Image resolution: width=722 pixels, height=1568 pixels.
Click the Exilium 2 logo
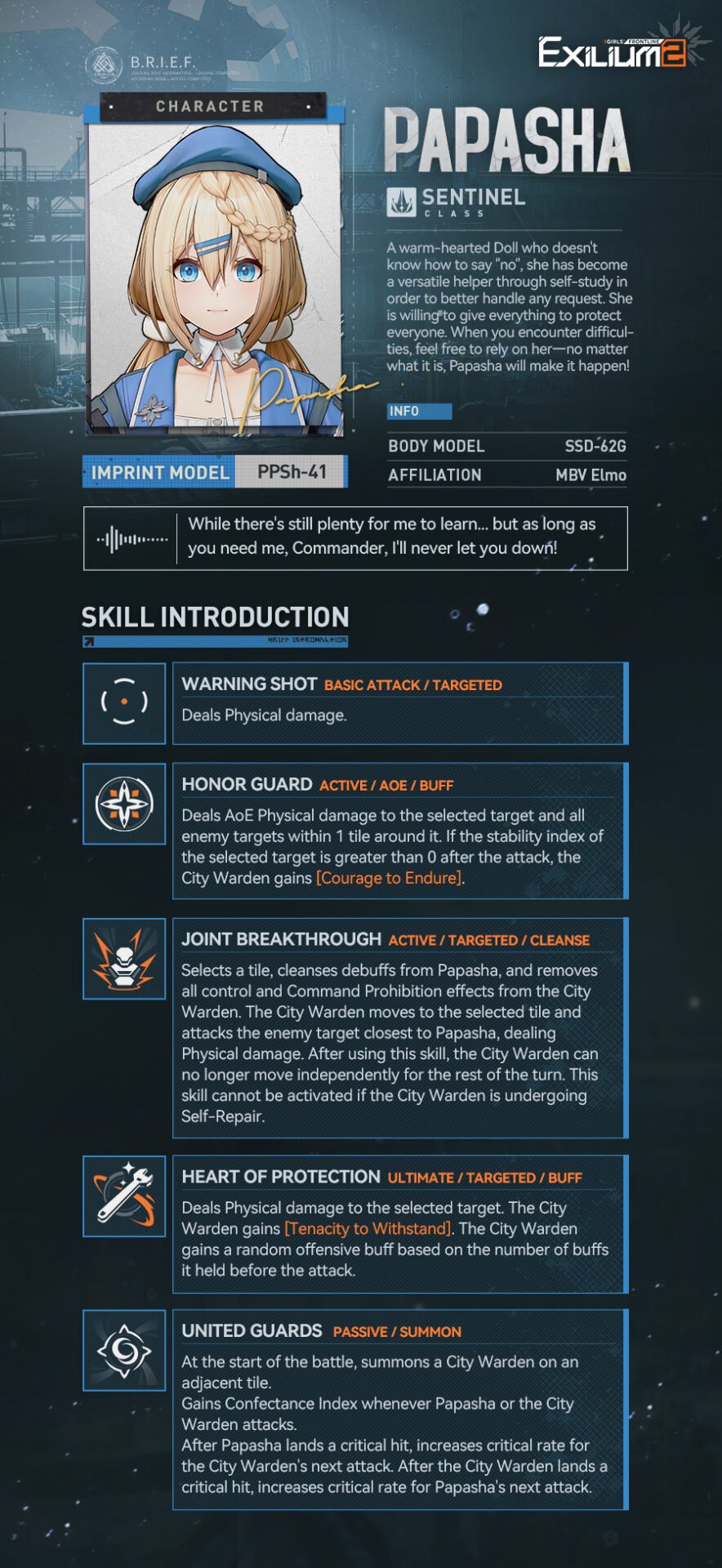[x=613, y=52]
